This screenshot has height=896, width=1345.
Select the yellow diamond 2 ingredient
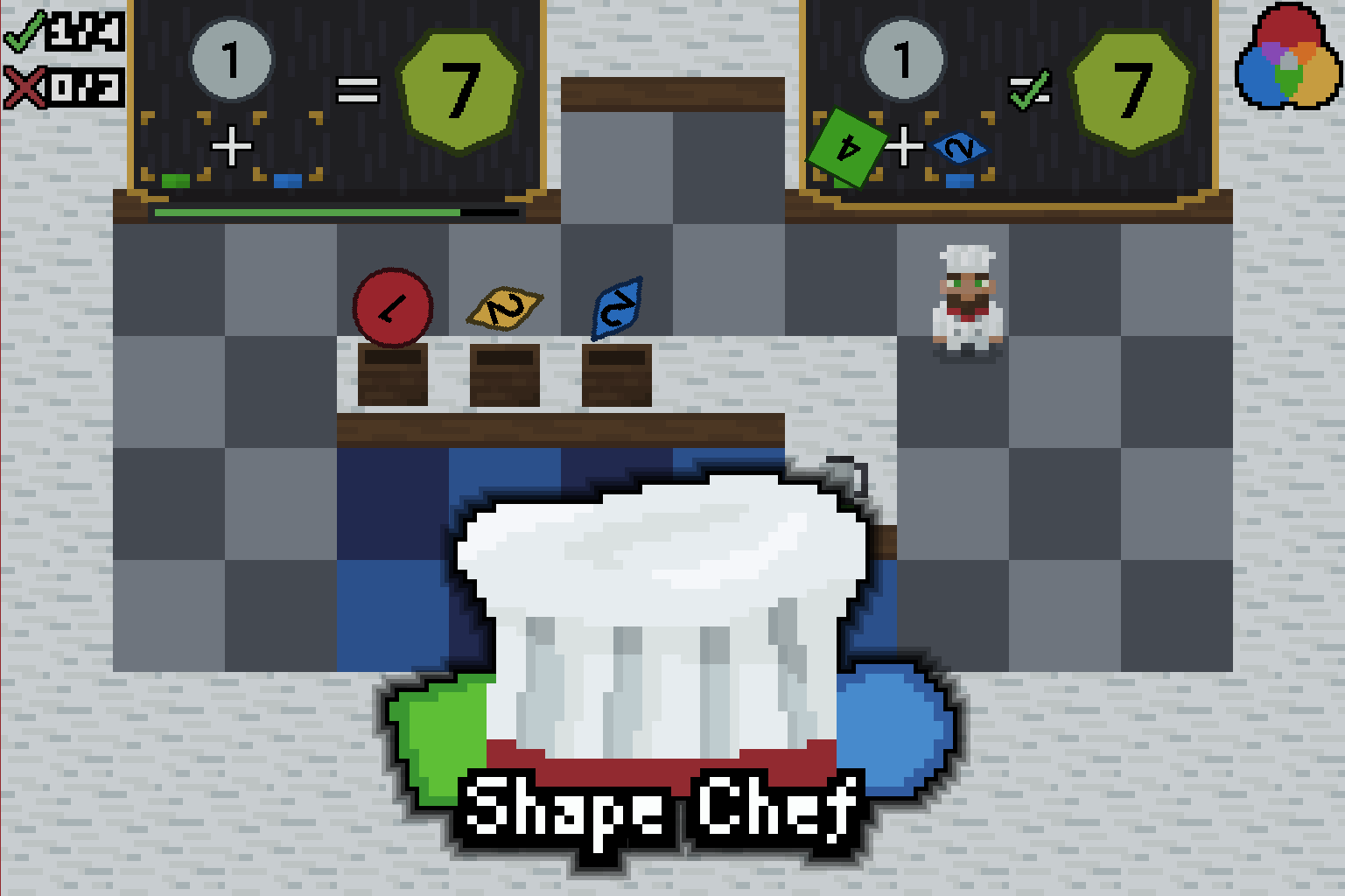click(504, 308)
